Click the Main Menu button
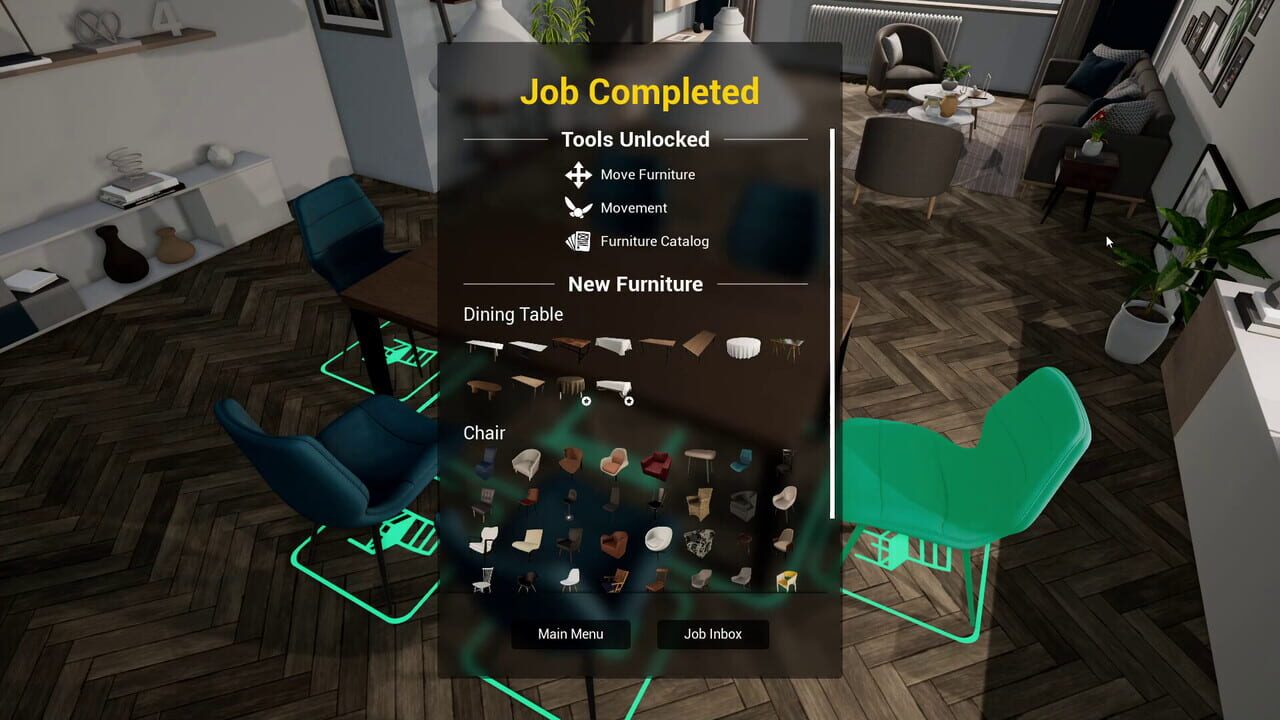Screen dimensions: 1280x720 (x=570, y=634)
